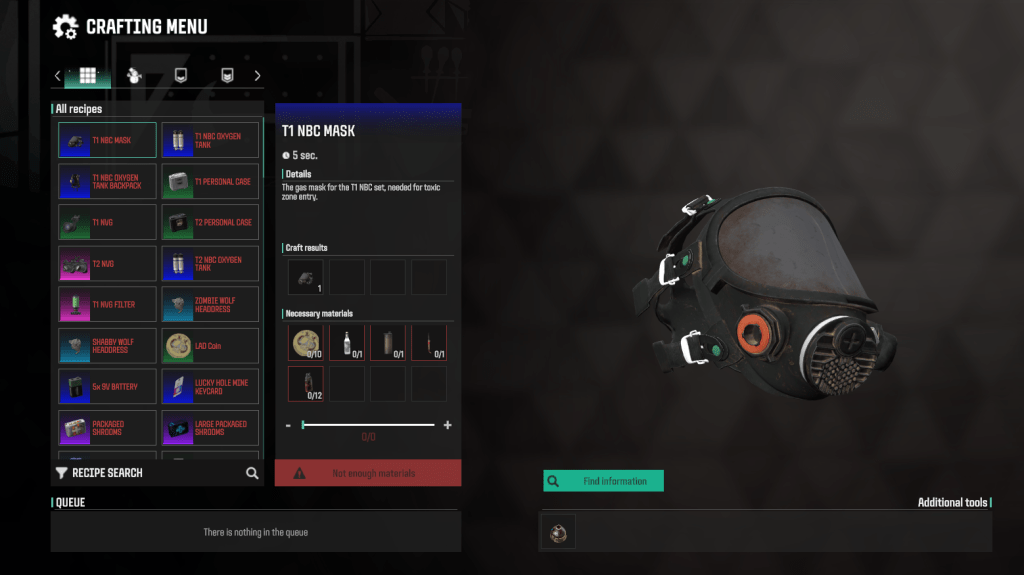This screenshot has height=575, width=1024.
Task: Choose the Packaged Shrooms recipe
Action: tap(107, 427)
